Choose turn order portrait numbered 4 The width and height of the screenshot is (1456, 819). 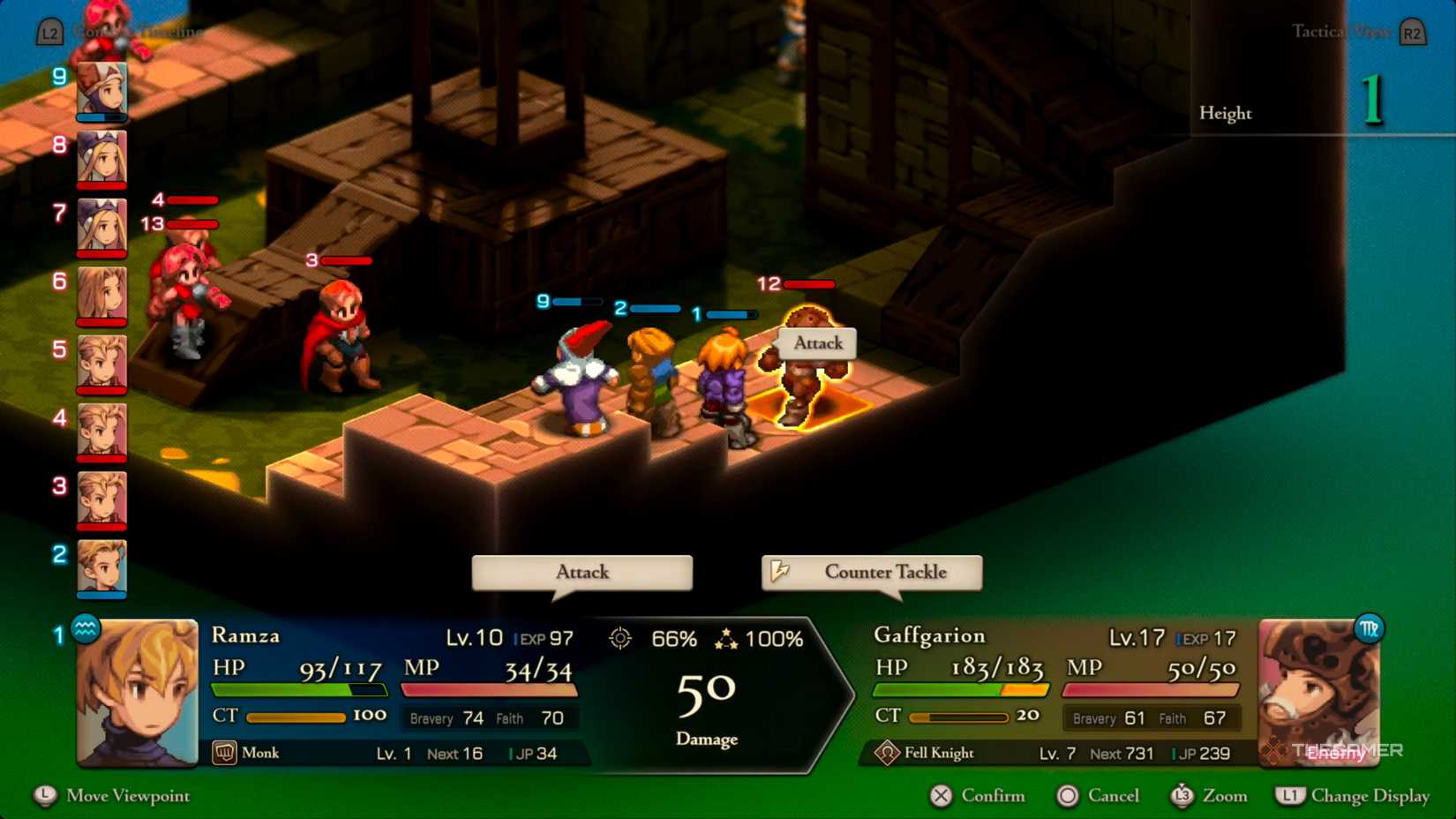pyautogui.click(x=101, y=430)
